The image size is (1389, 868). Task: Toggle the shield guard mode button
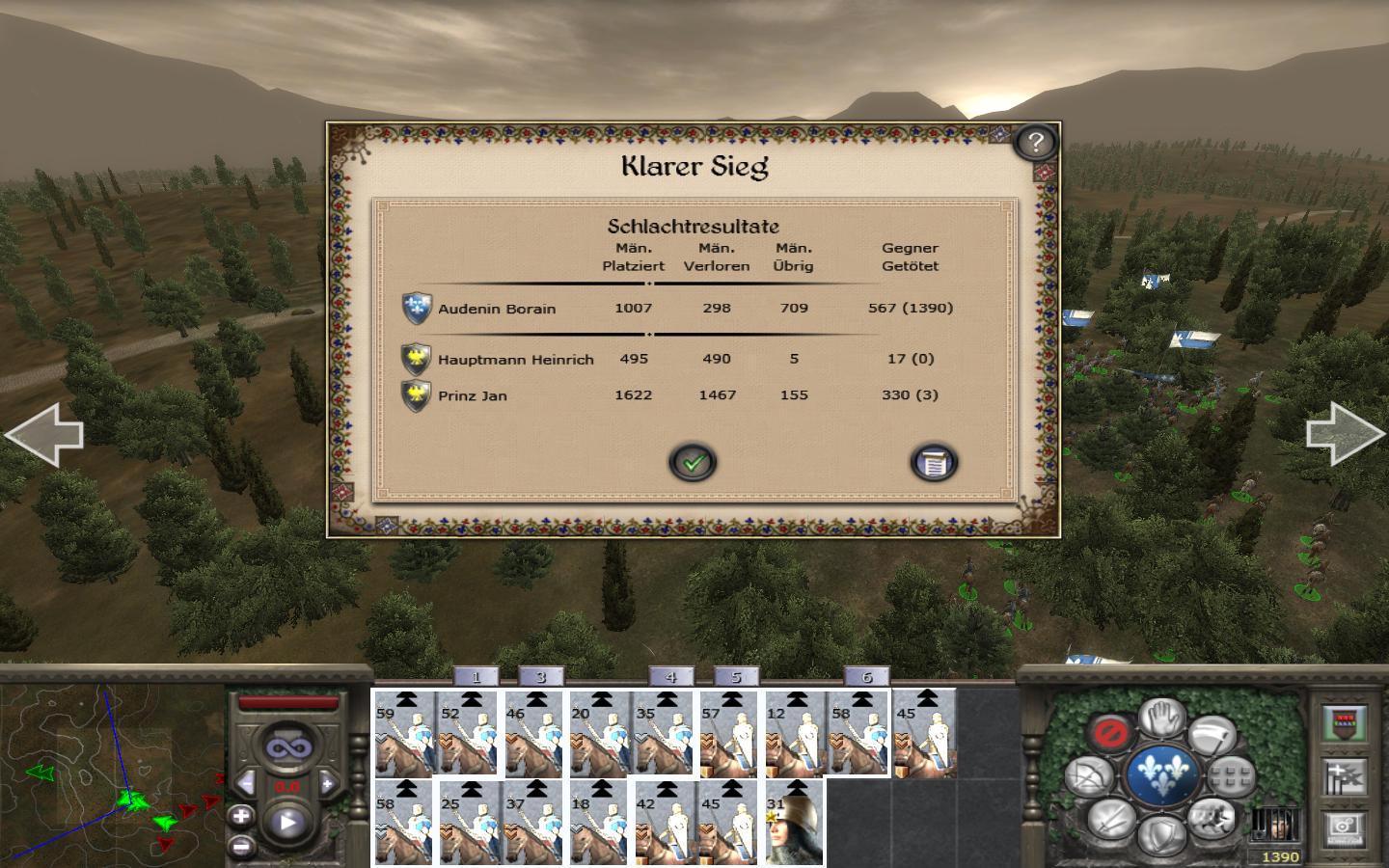[1161, 833]
